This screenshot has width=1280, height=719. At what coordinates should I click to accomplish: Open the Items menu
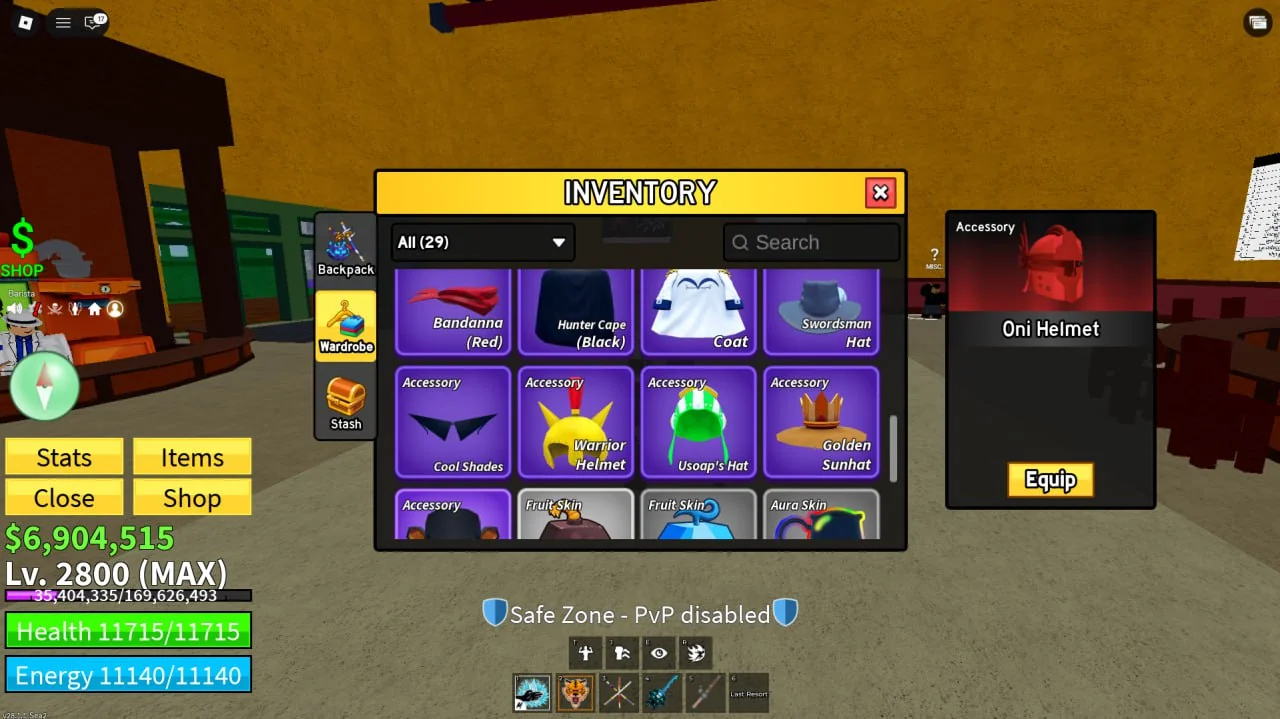[x=192, y=457]
